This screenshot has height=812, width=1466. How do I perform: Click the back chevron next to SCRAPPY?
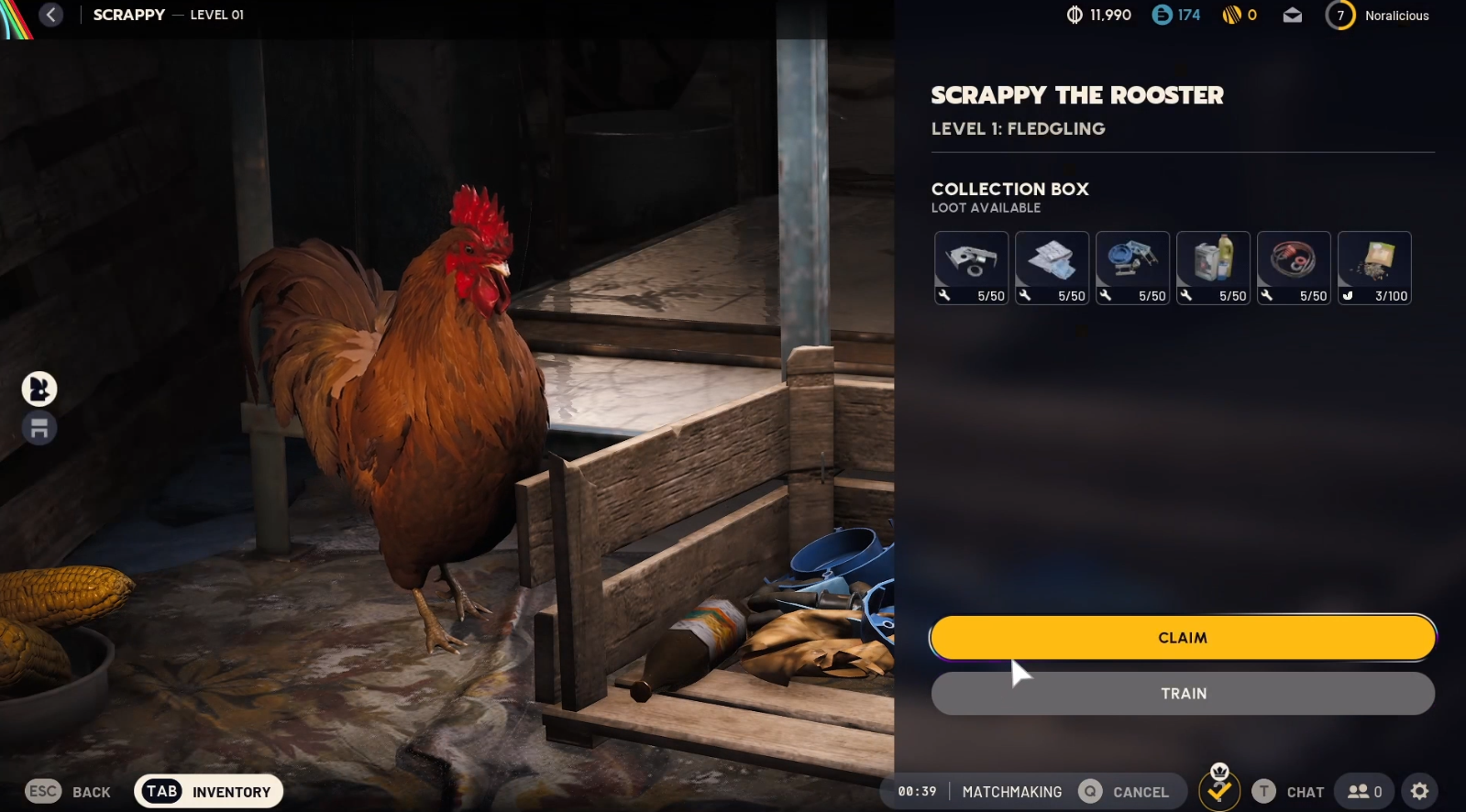click(52, 15)
